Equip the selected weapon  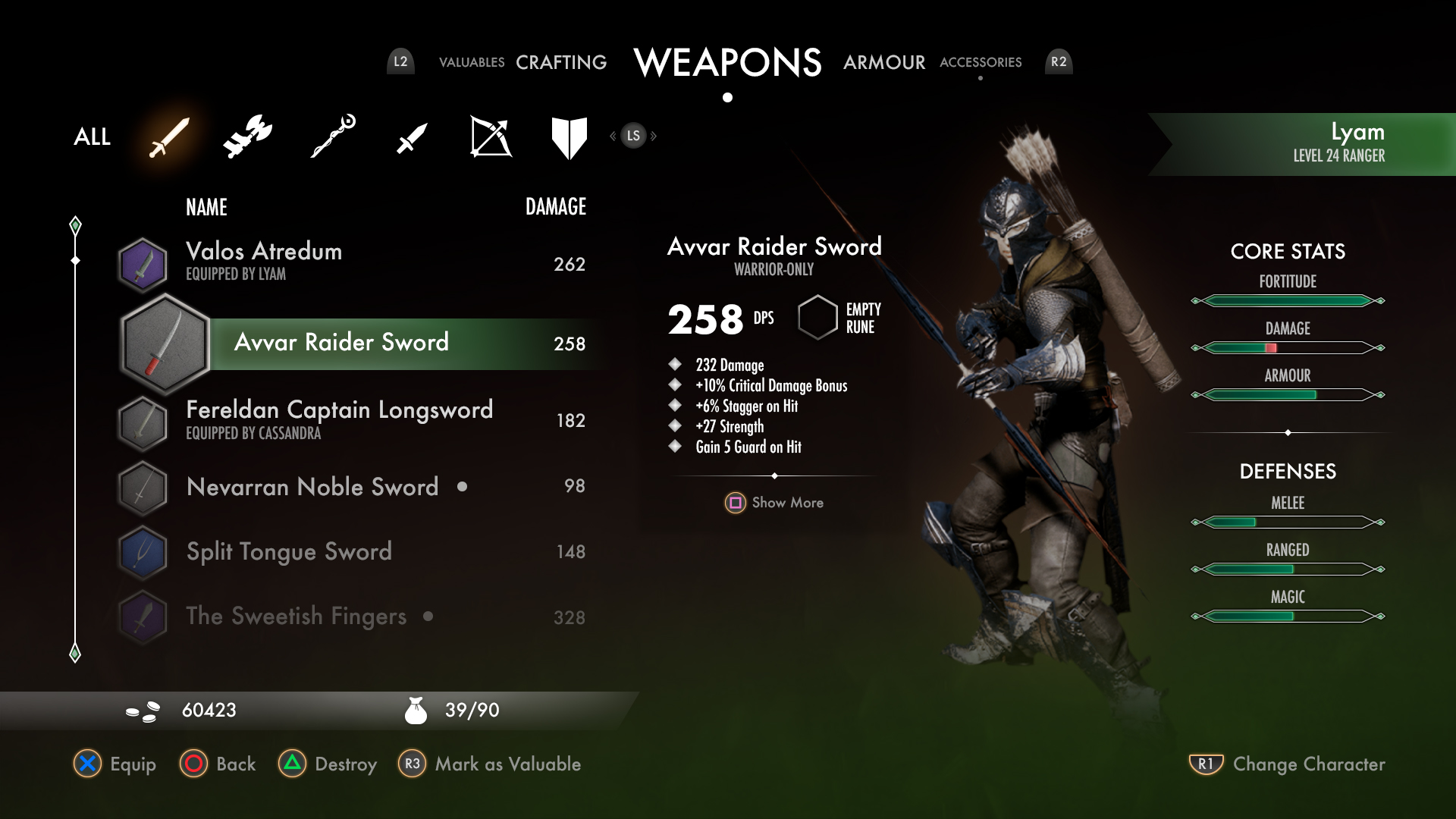point(114,764)
